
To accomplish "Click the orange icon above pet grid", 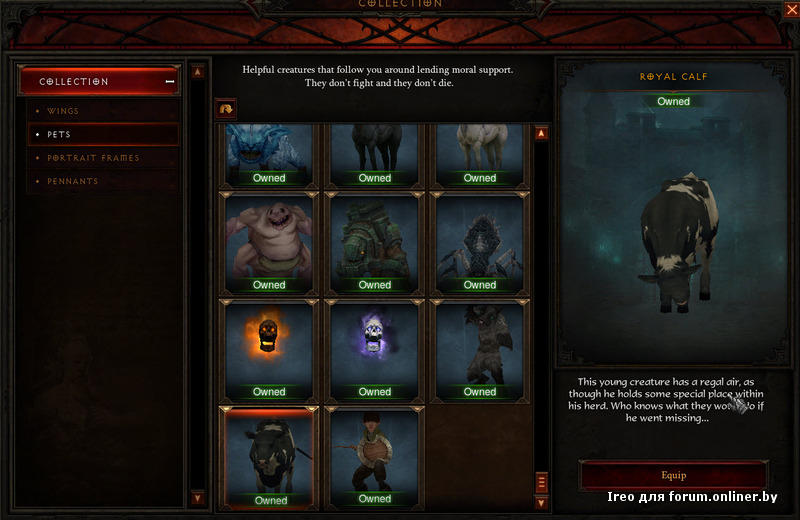I will pyautogui.click(x=225, y=107).
